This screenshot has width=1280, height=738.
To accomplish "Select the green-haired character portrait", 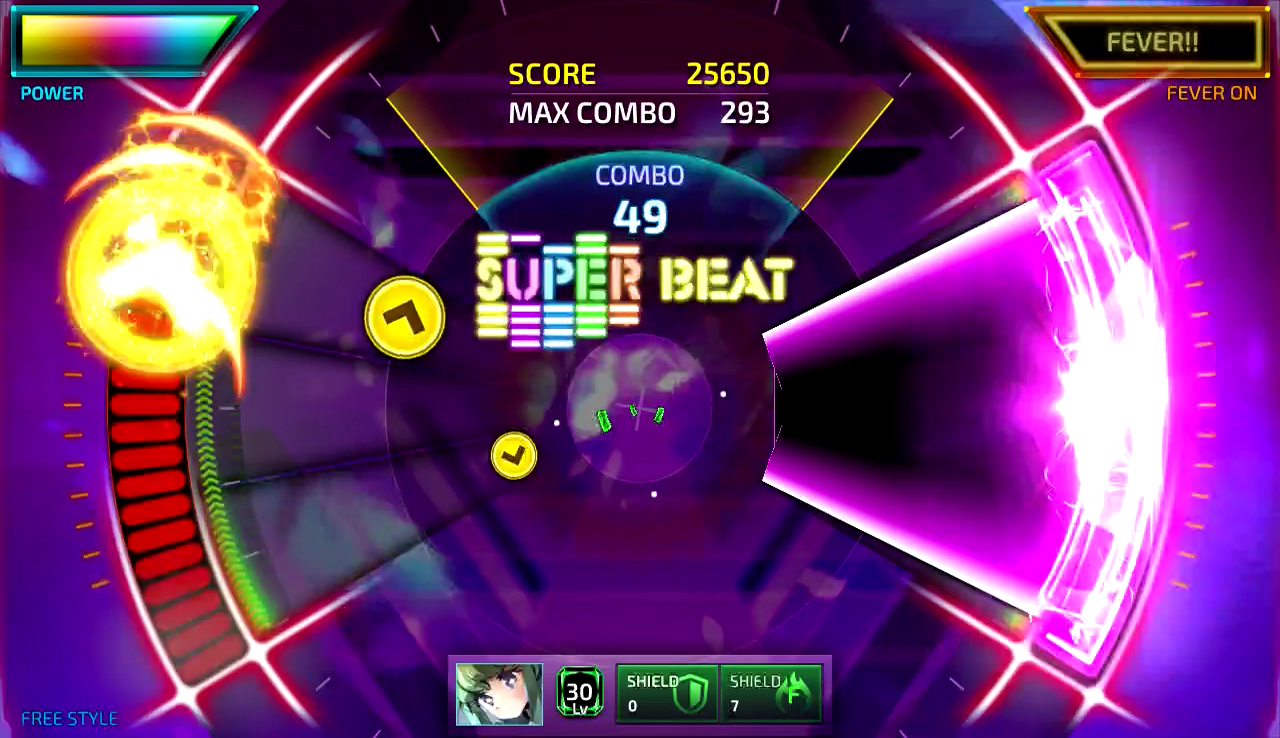I will [x=498, y=691].
